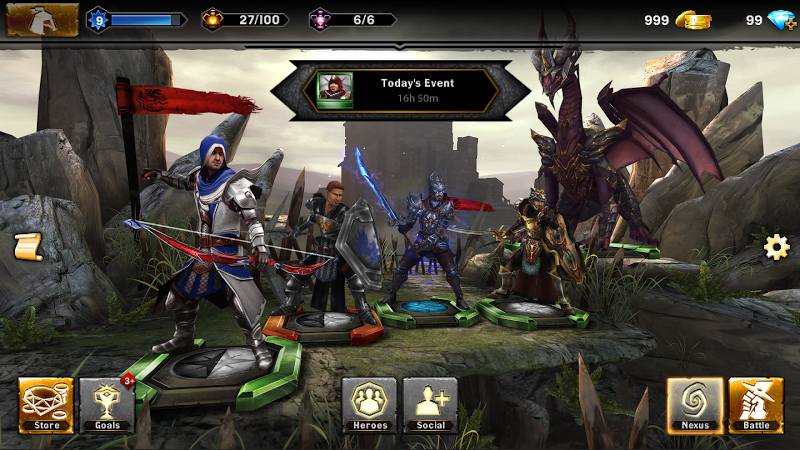This screenshot has height=450, width=800.
Task: Start a Battle
Action: [x=756, y=405]
